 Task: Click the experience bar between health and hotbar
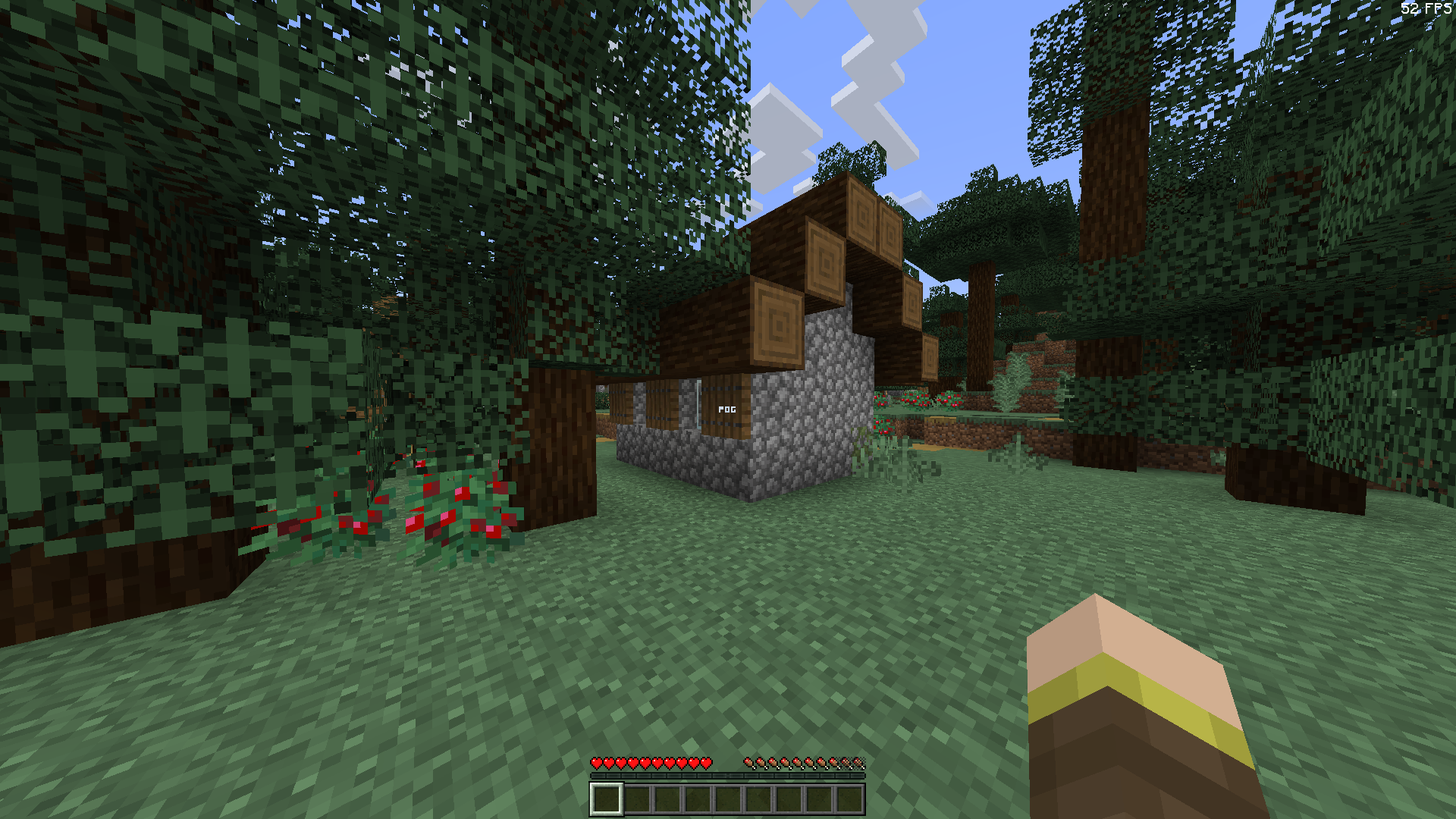pyautogui.click(x=728, y=777)
